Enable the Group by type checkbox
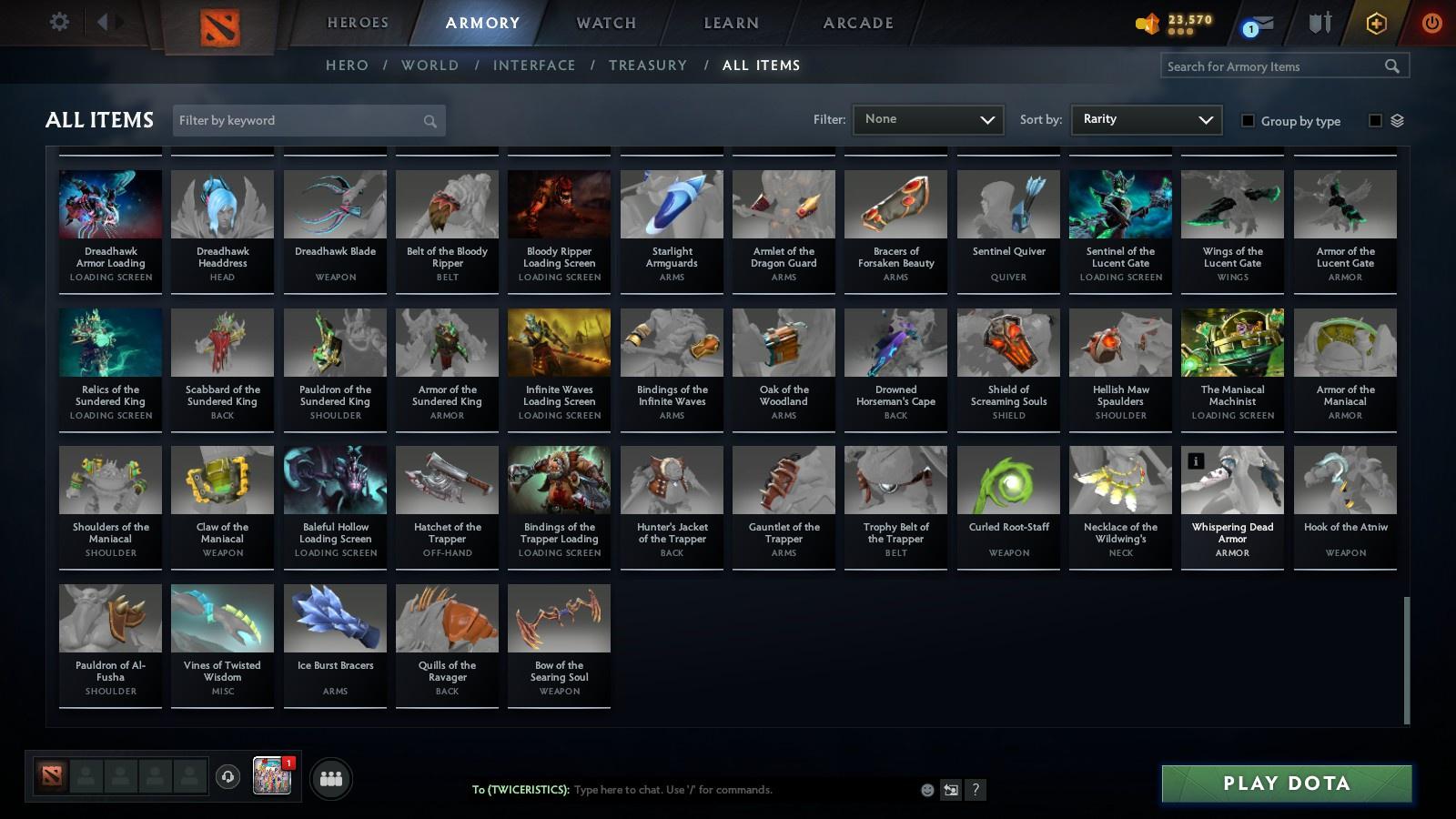 click(1249, 120)
